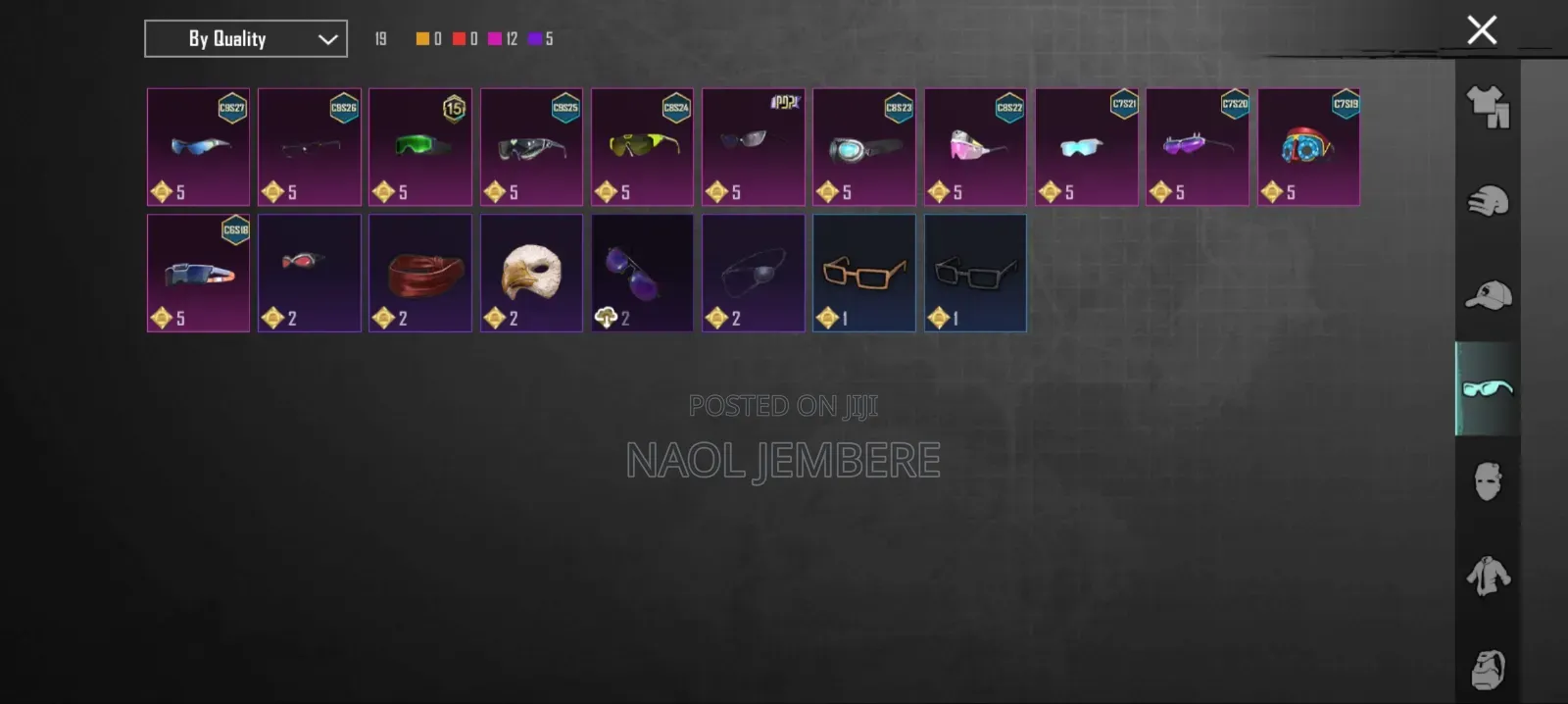1568x704 pixels.
Task: Pick the C6S18 visor item
Action: point(198,274)
